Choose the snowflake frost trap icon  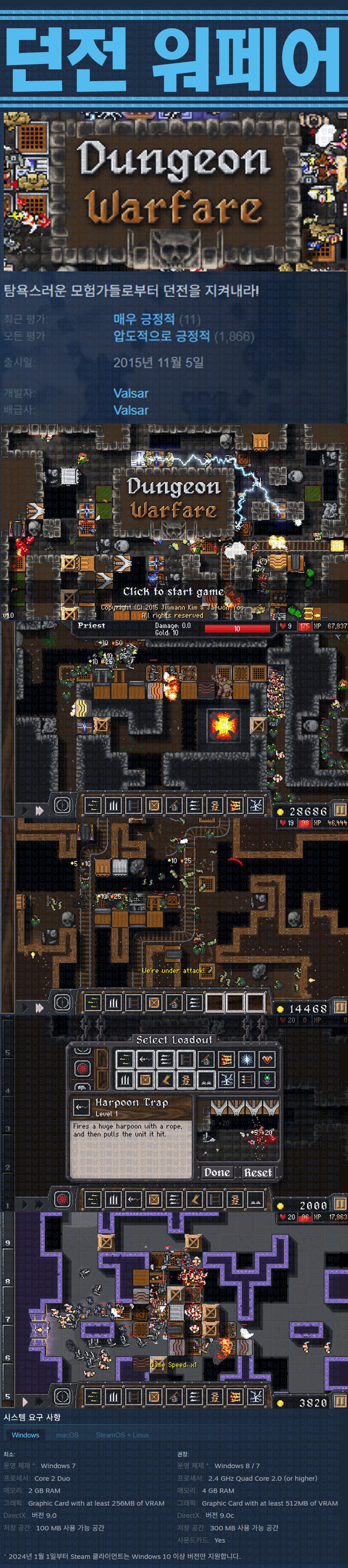pyautogui.click(x=247, y=1060)
